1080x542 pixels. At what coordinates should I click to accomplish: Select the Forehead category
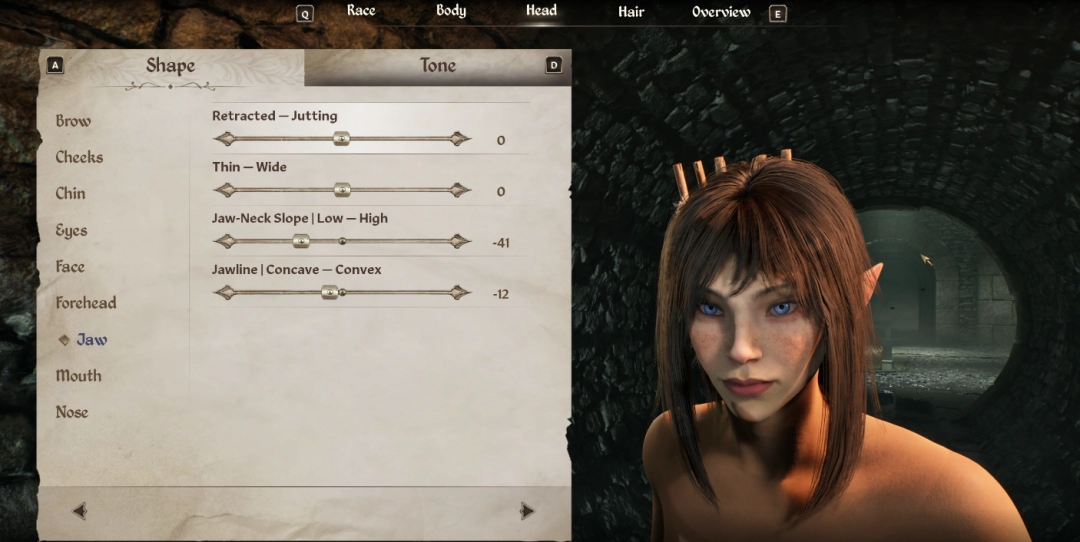pos(86,303)
